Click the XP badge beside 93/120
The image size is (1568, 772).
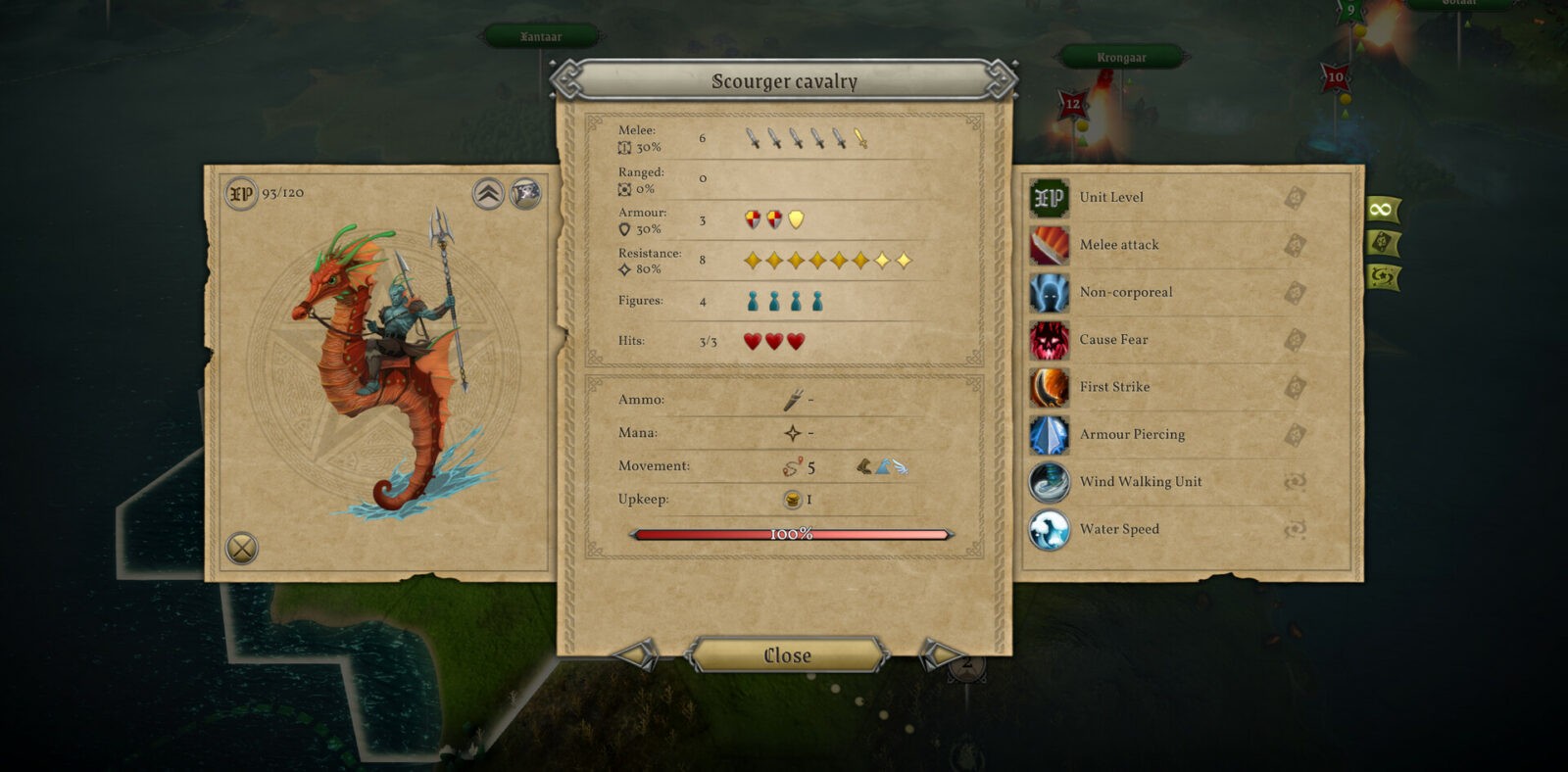[x=240, y=193]
